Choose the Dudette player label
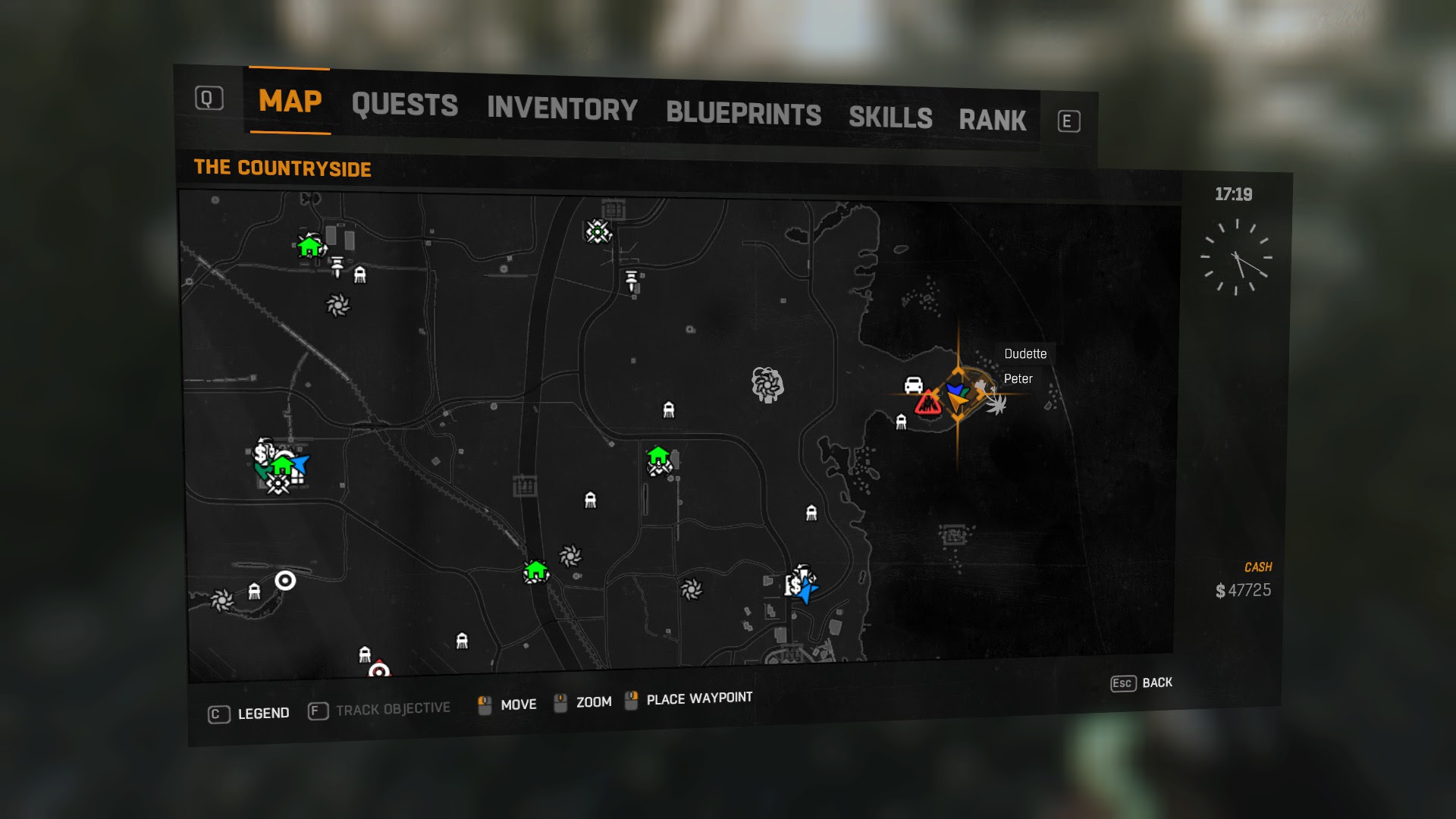Screen dimensions: 1456x819 point(1025,354)
